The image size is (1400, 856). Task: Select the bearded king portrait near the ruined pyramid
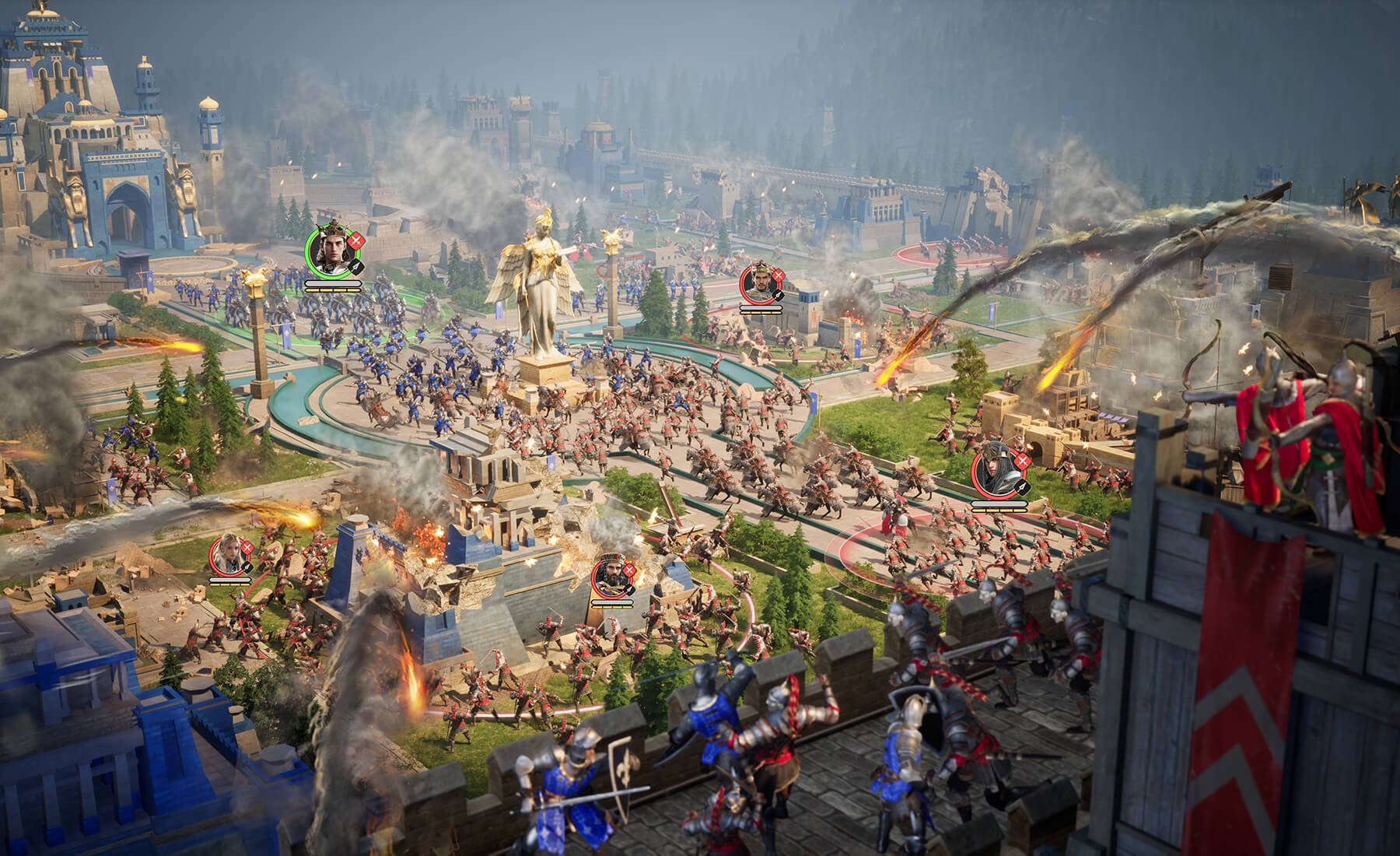[x=611, y=574]
